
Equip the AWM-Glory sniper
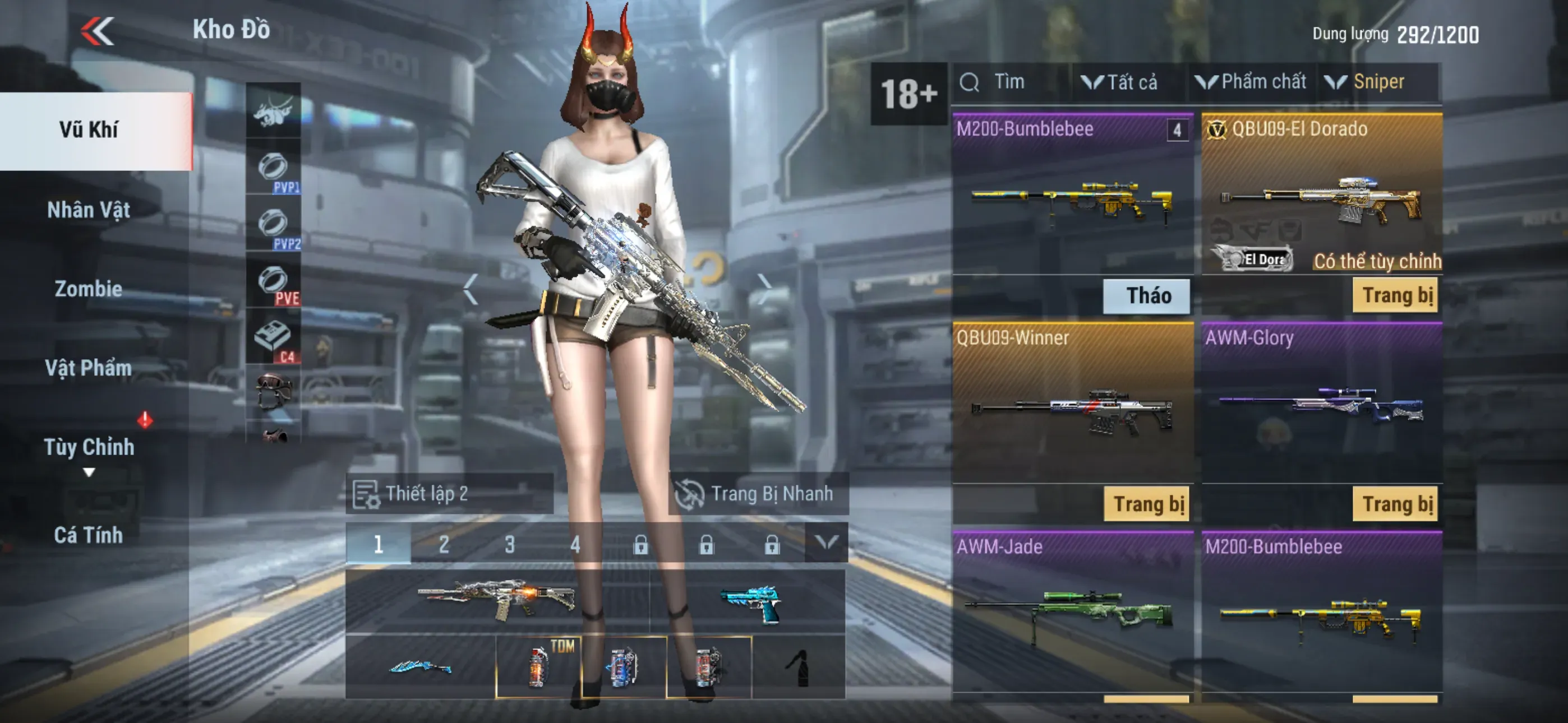click(x=1395, y=504)
